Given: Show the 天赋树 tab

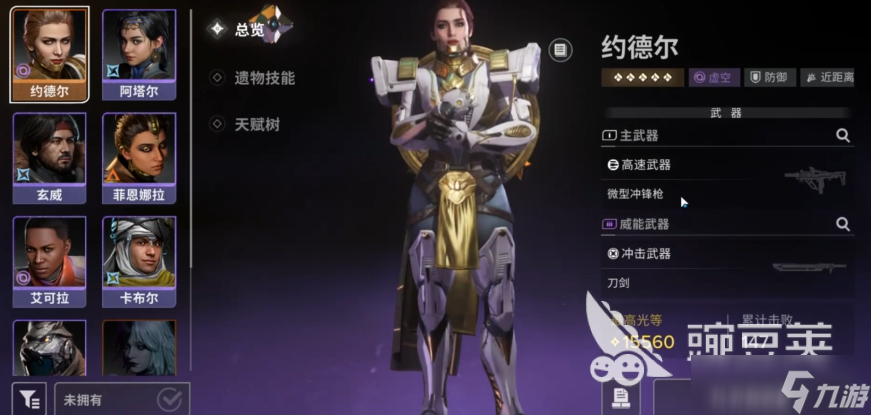Looking at the screenshot, I should 257,123.
